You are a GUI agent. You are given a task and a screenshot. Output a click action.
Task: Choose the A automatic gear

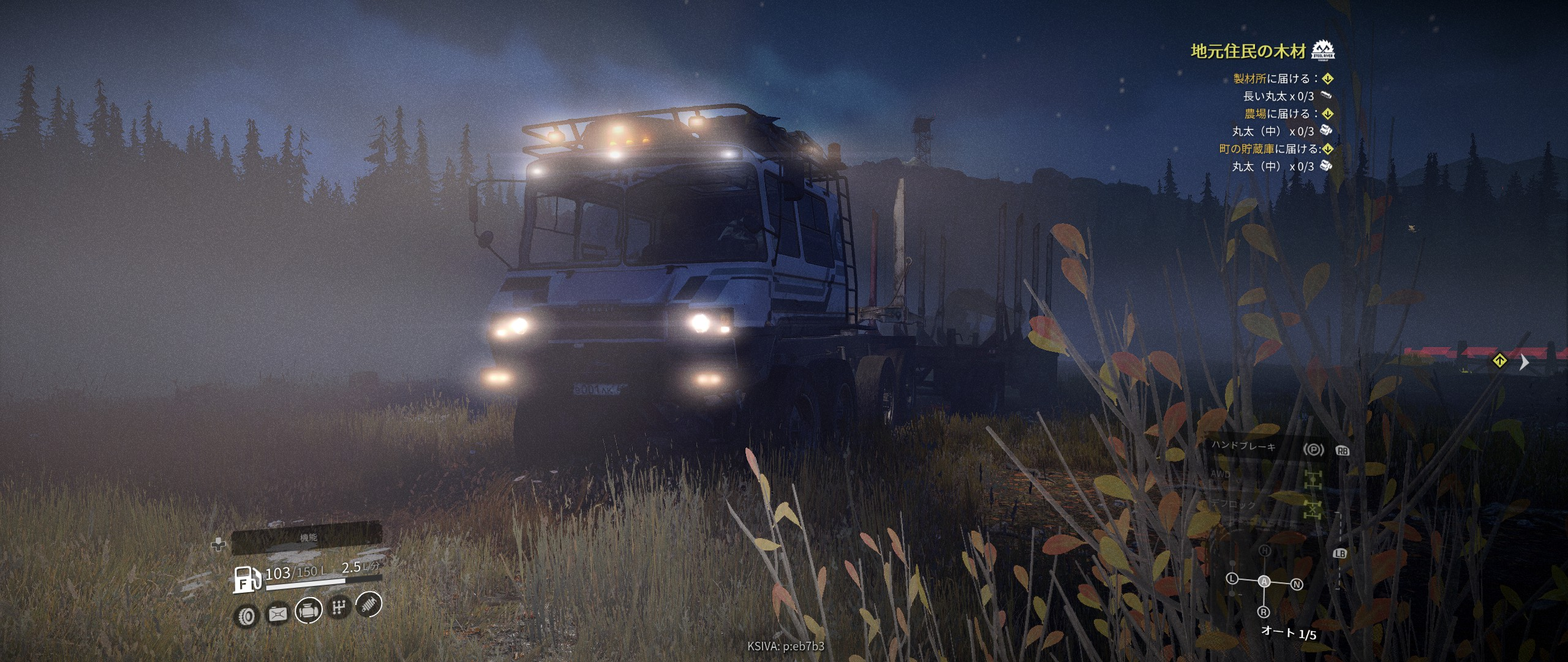[1264, 581]
